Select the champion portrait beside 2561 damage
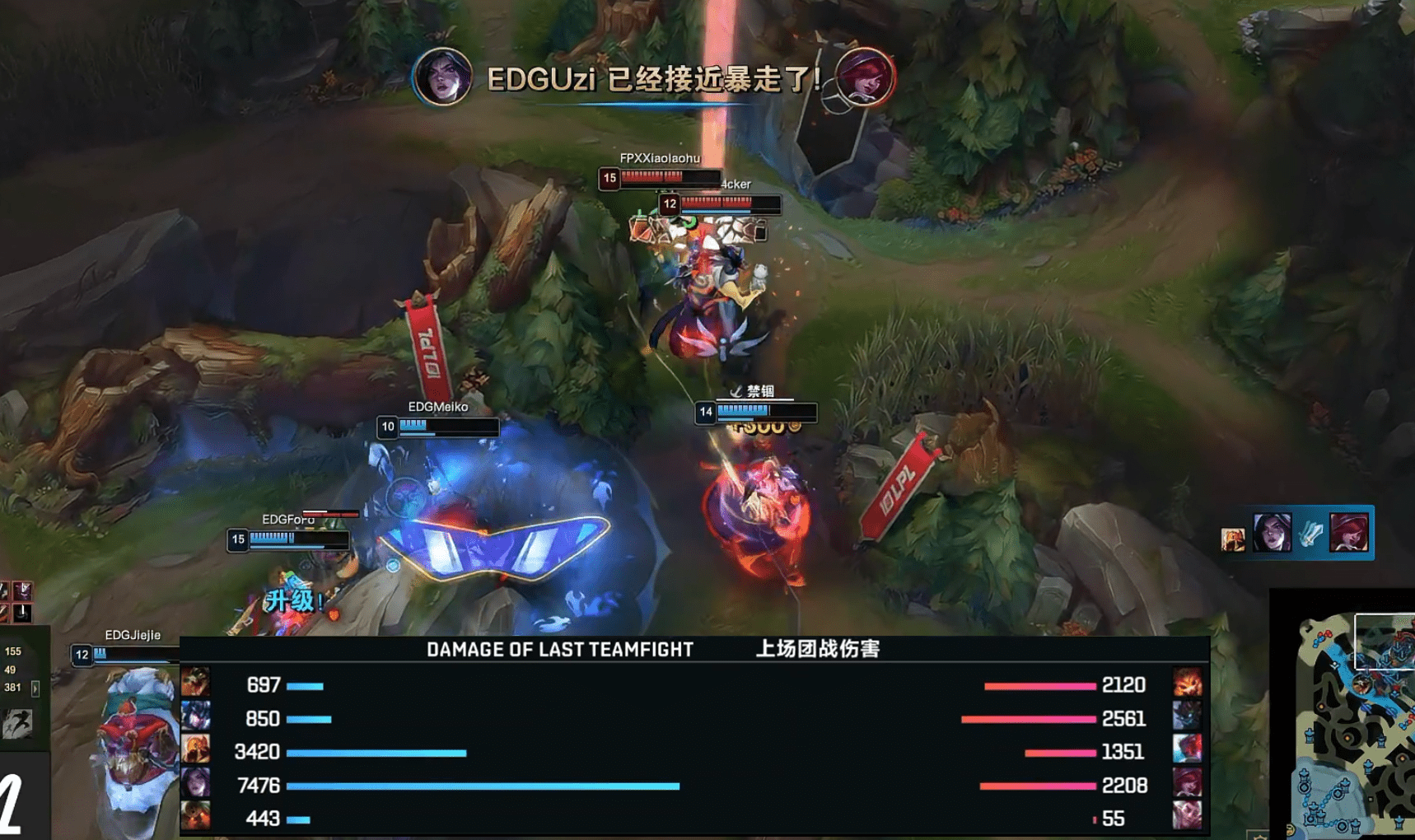The image size is (1415, 840). tap(1187, 717)
